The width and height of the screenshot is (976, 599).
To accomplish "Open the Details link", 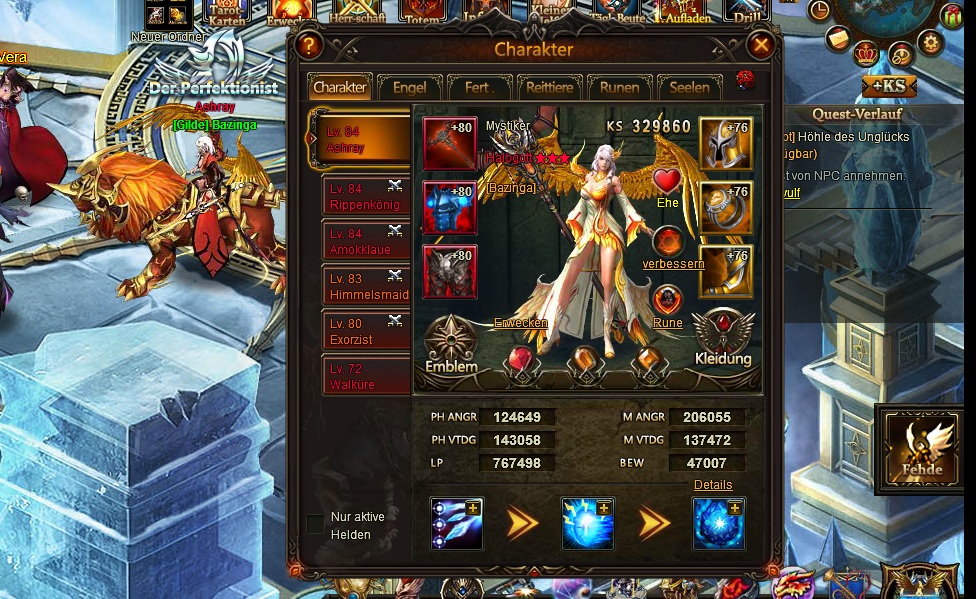I will coord(713,485).
